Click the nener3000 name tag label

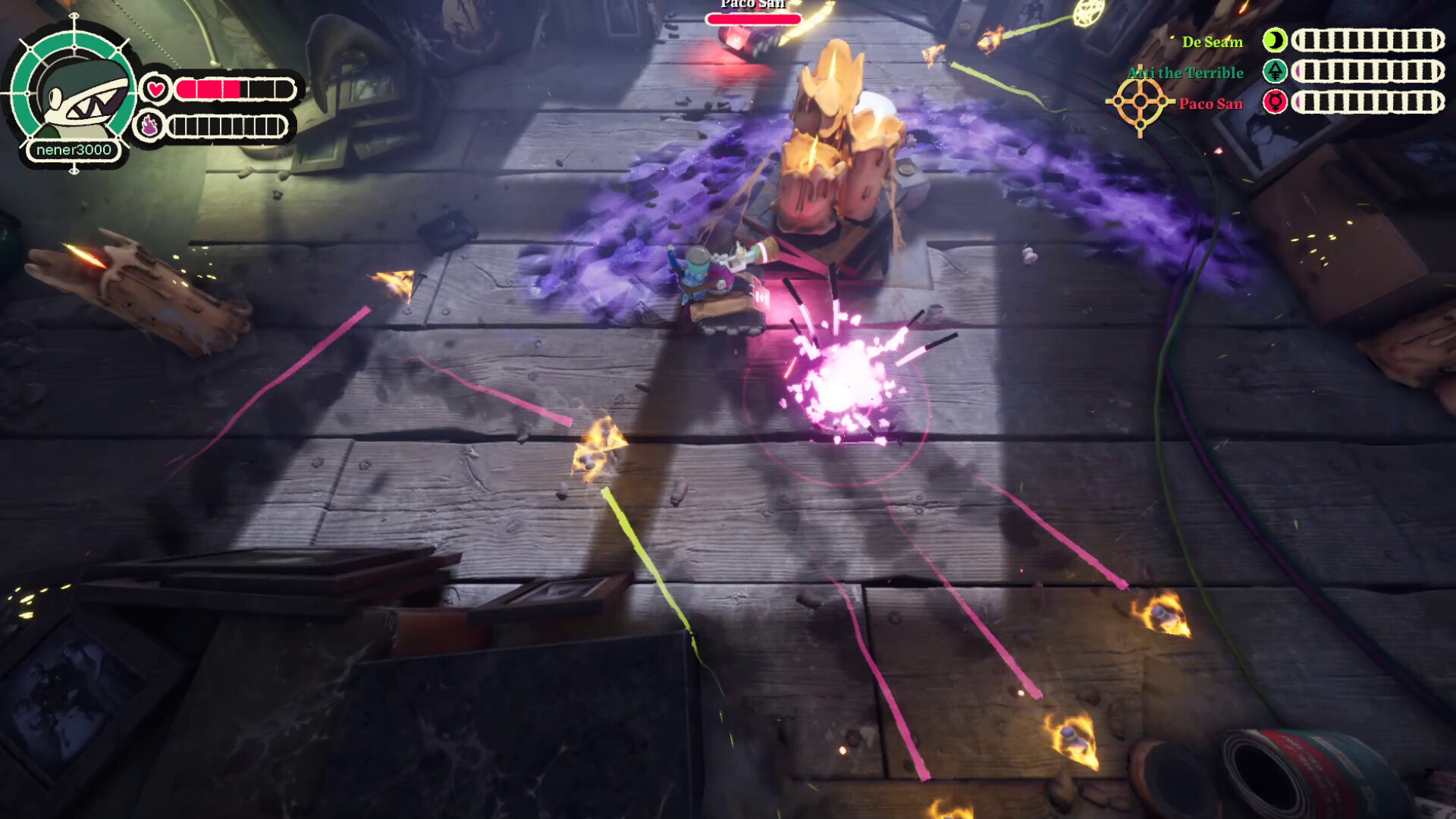tap(73, 150)
